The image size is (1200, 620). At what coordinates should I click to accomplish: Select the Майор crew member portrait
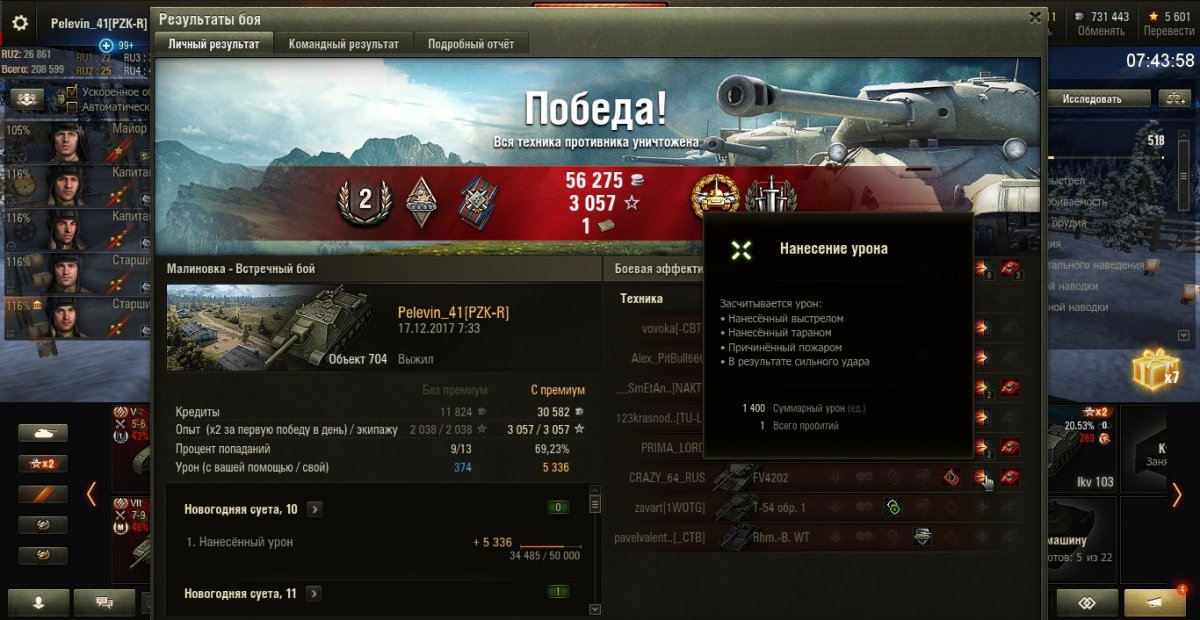click(x=70, y=140)
